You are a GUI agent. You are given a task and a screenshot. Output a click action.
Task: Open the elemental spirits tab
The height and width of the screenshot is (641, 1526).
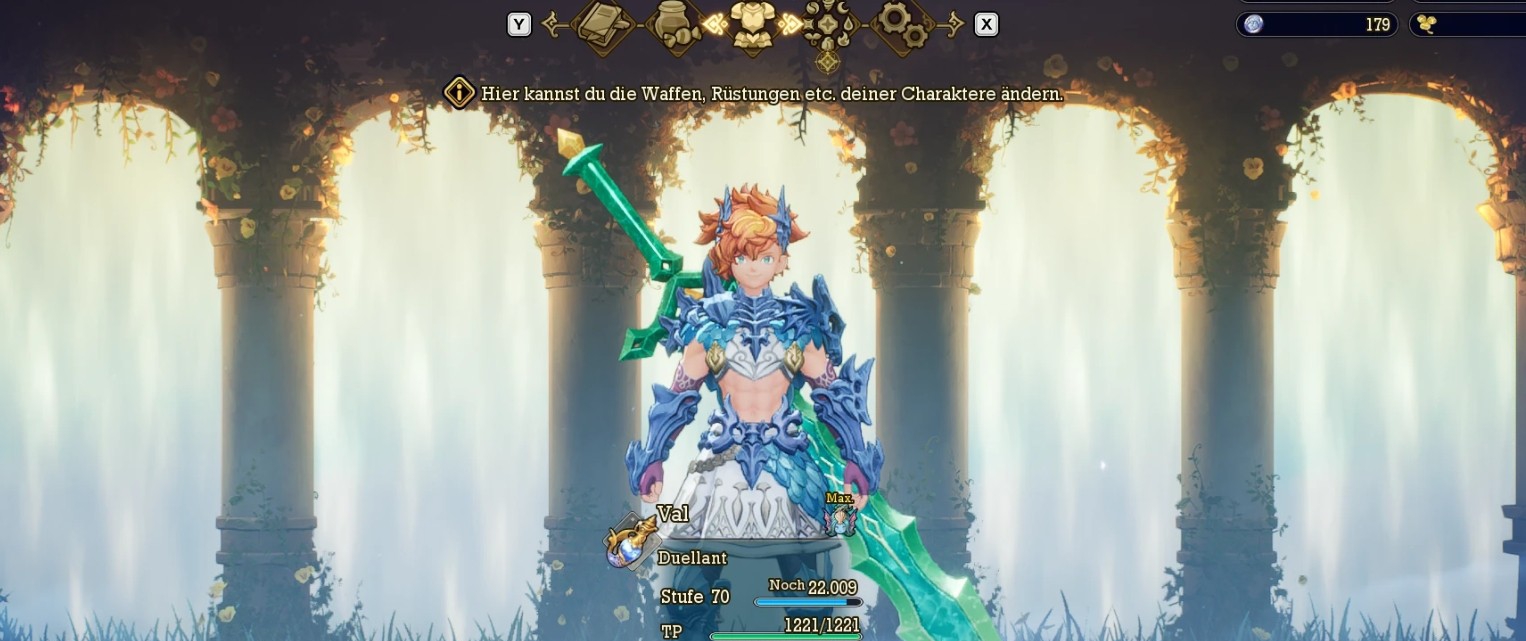pyautogui.click(x=828, y=23)
